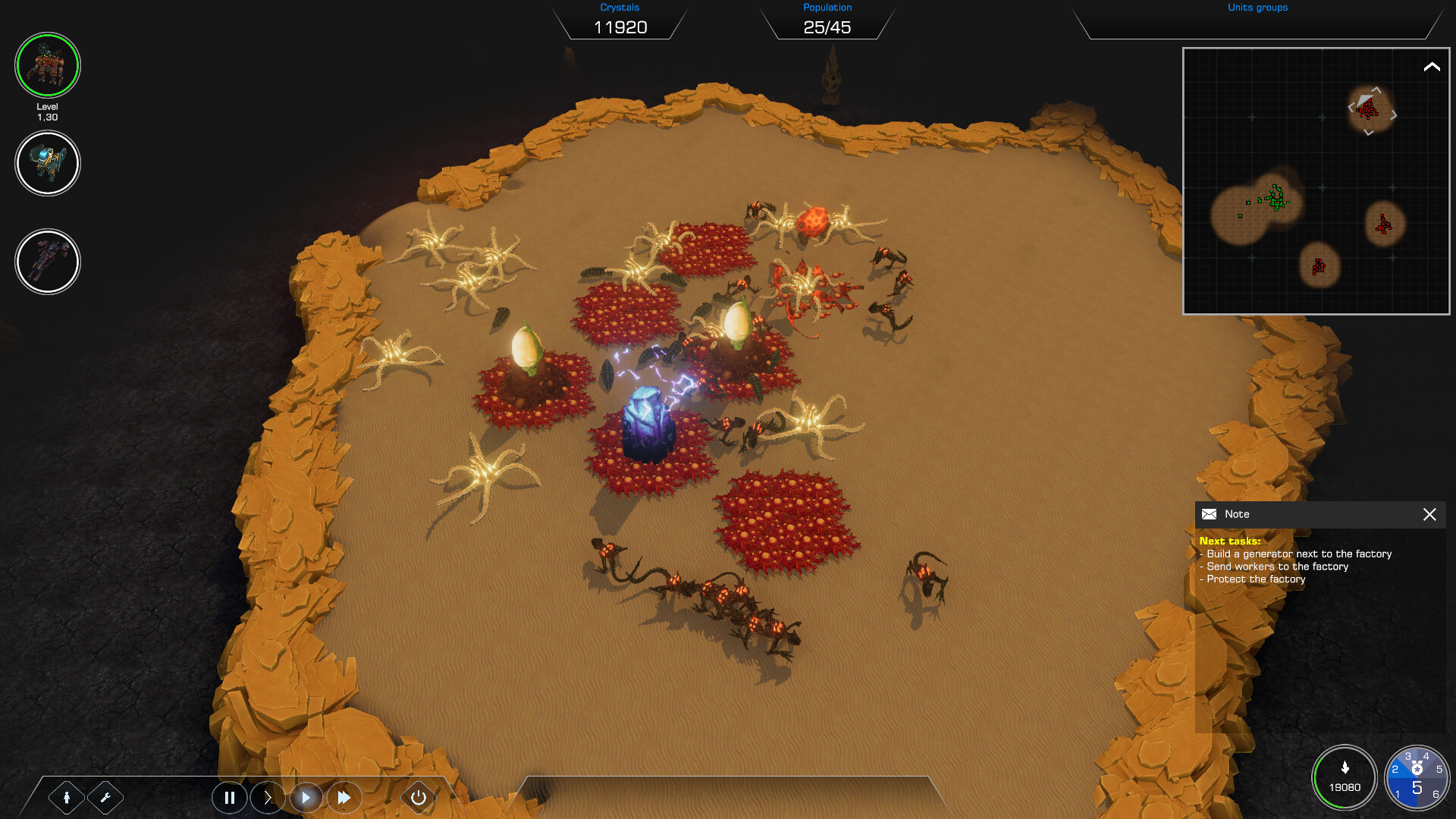Open the wrench build menu
The width and height of the screenshot is (1456, 819).
(x=106, y=797)
